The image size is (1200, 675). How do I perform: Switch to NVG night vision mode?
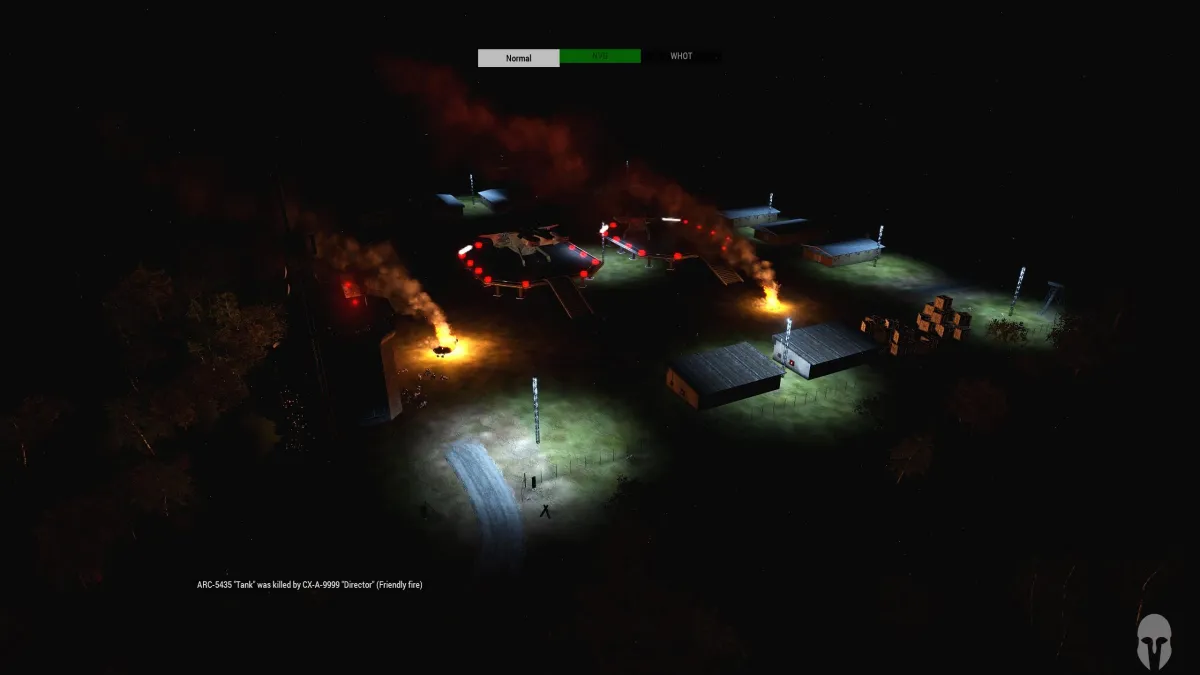(x=600, y=57)
